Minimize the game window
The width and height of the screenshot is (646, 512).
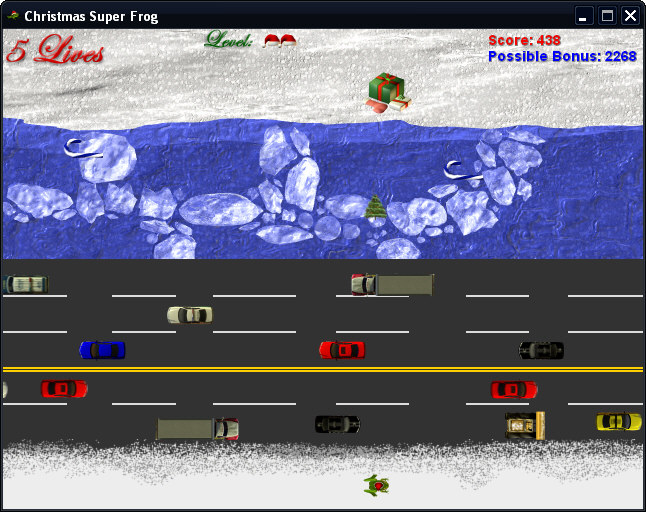(x=585, y=16)
